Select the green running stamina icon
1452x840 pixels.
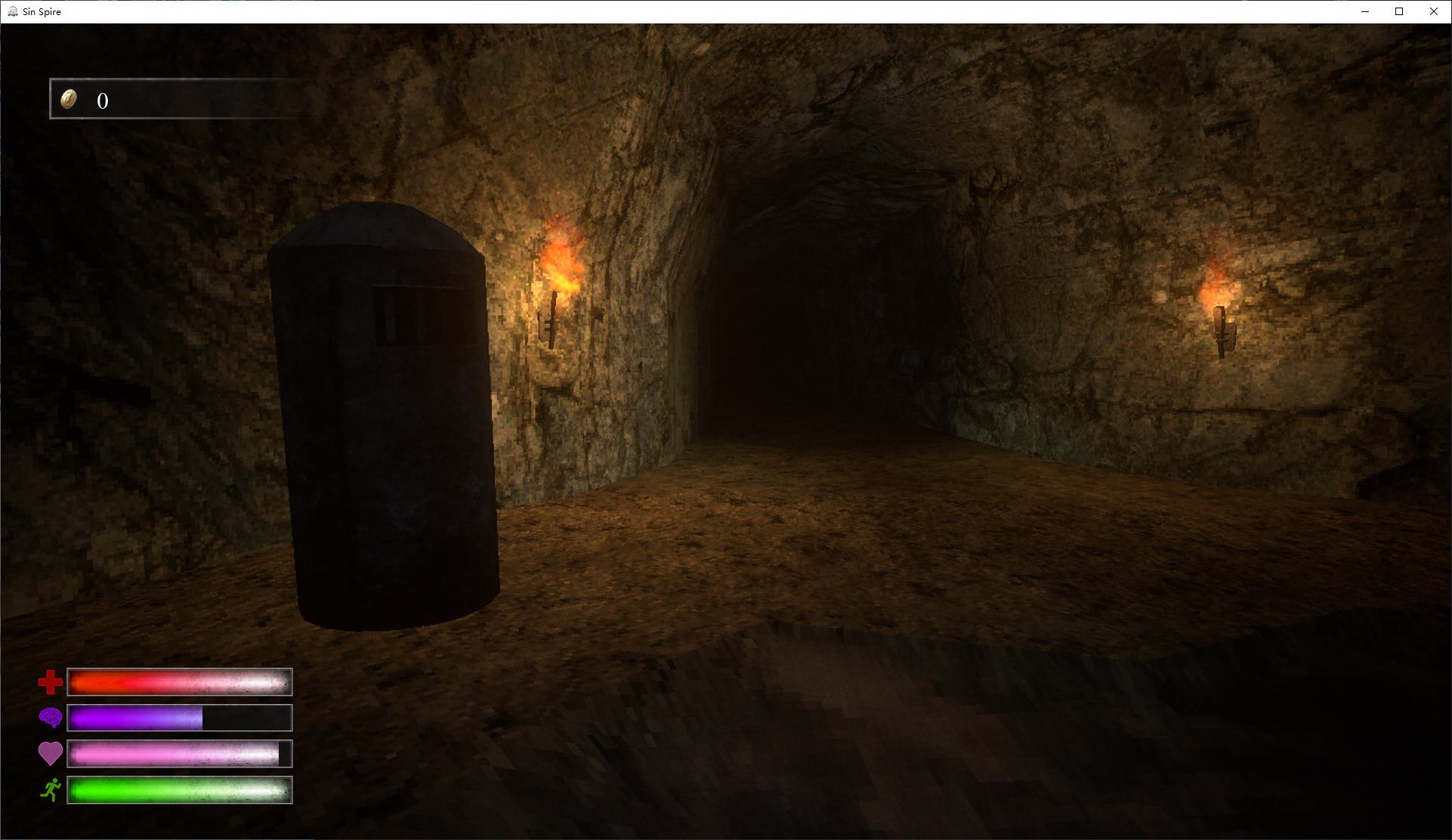[x=50, y=789]
